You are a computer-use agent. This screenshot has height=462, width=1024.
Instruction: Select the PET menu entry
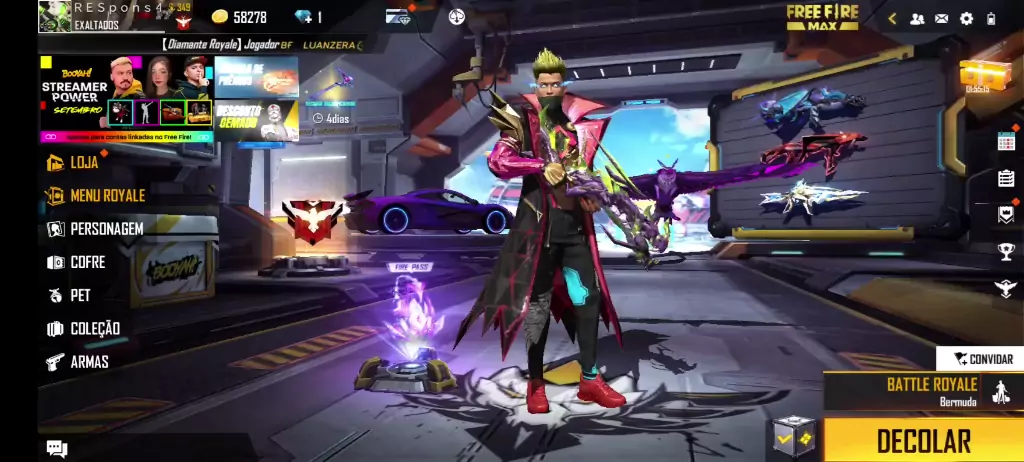click(x=79, y=295)
